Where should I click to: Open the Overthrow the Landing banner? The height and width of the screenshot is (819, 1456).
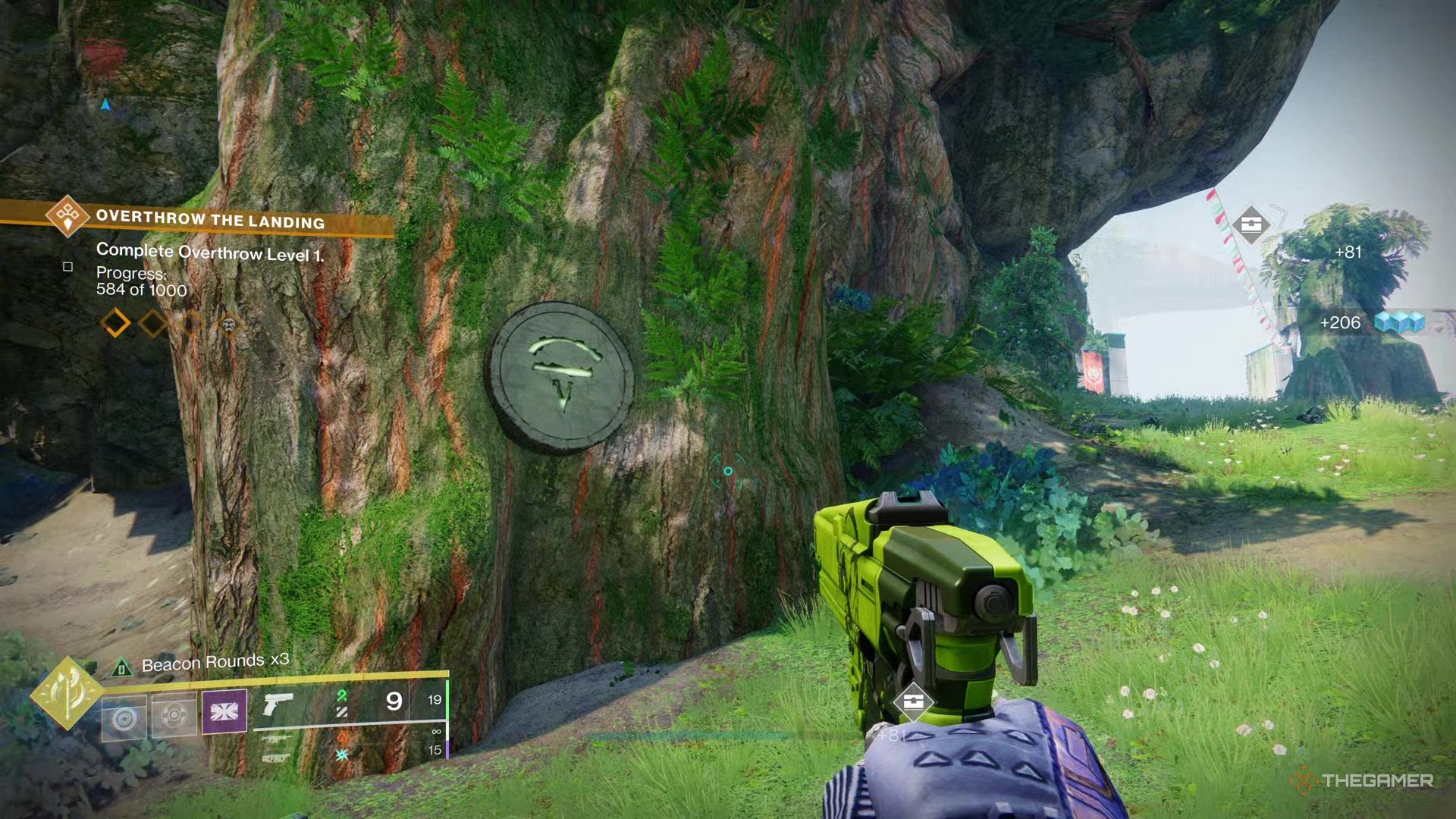tap(212, 221)
